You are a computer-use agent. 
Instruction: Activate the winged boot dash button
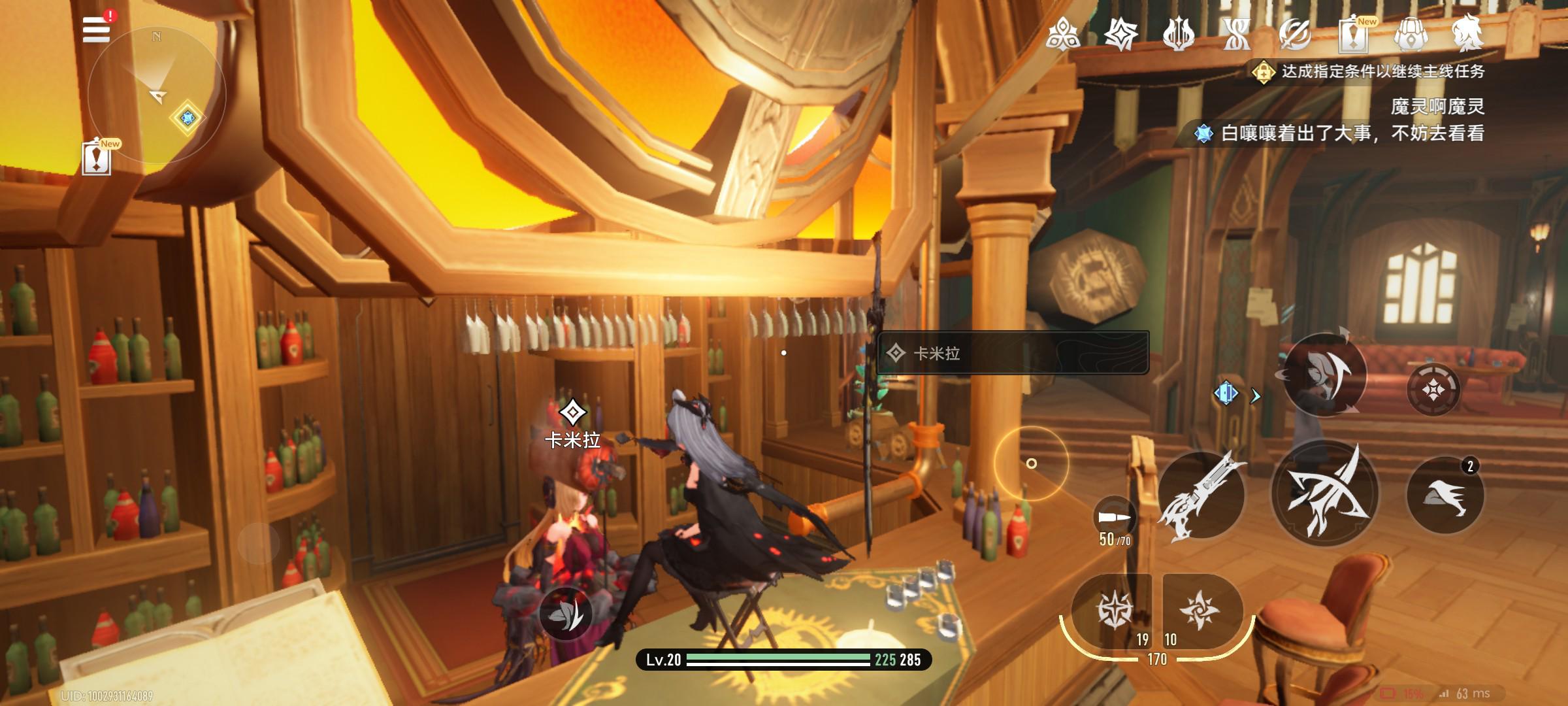click(x=1445, y=496)
